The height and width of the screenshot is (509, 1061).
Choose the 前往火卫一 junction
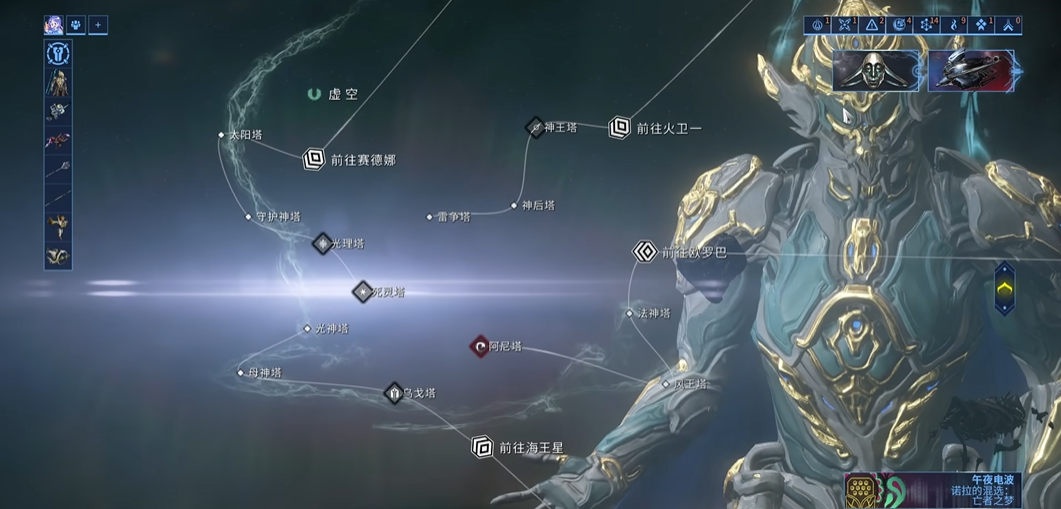[x=620, y=127]
